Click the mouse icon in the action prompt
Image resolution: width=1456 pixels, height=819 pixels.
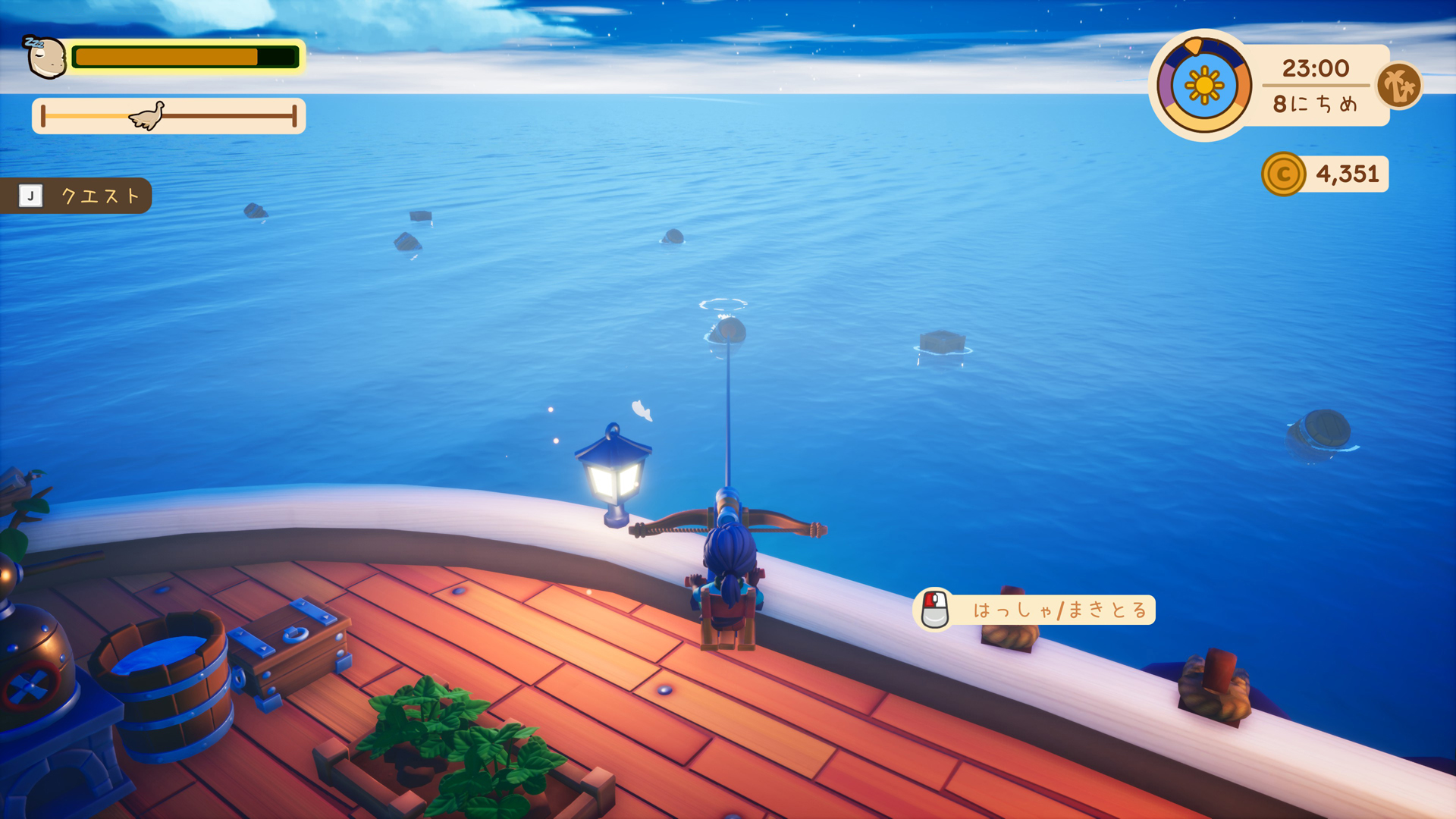click(x=935, y=609)
